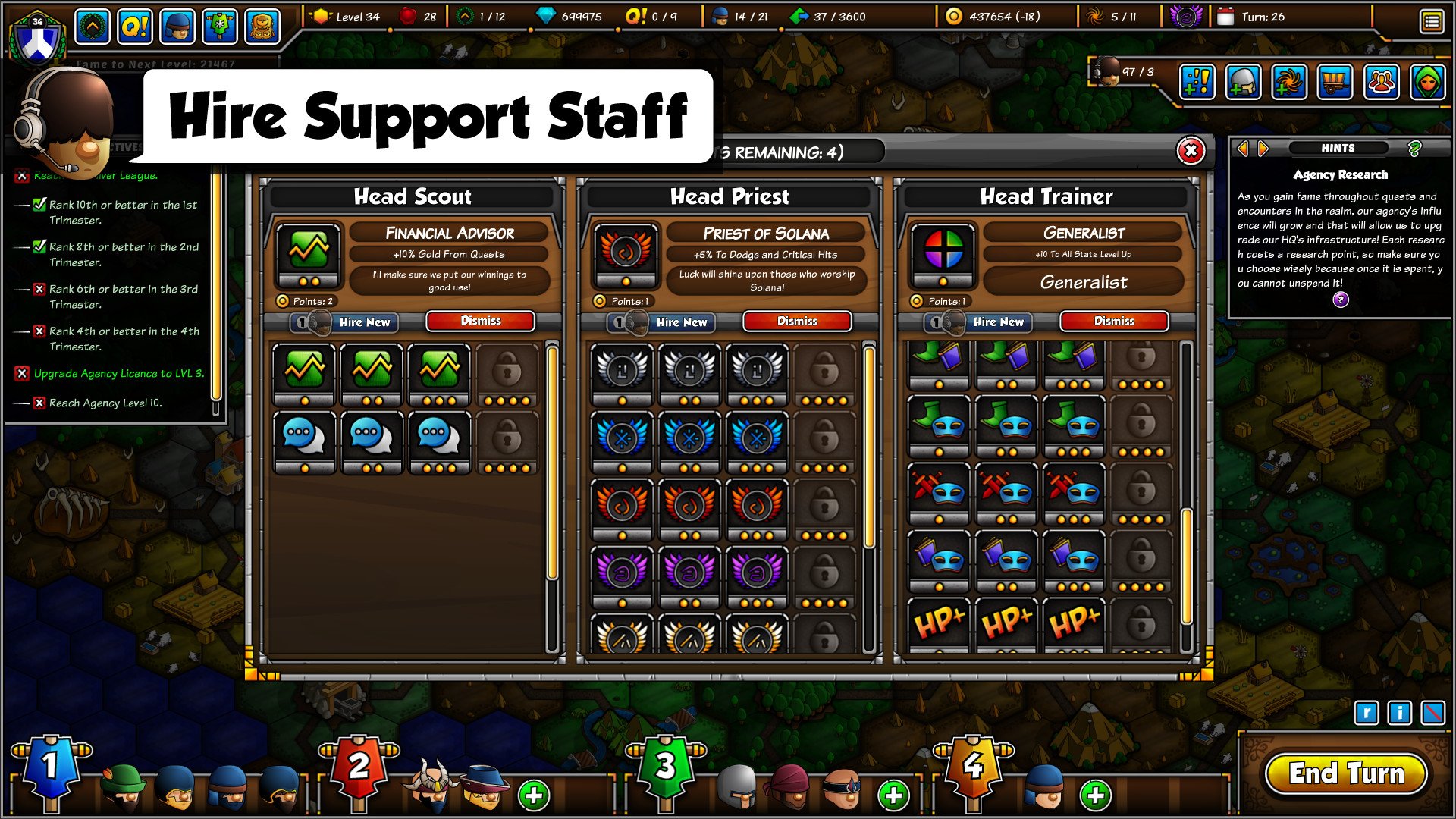This screenshot has width=1456, height=819.
Task: Click the wagon caravan icon
Action: tap(1336, 83)
